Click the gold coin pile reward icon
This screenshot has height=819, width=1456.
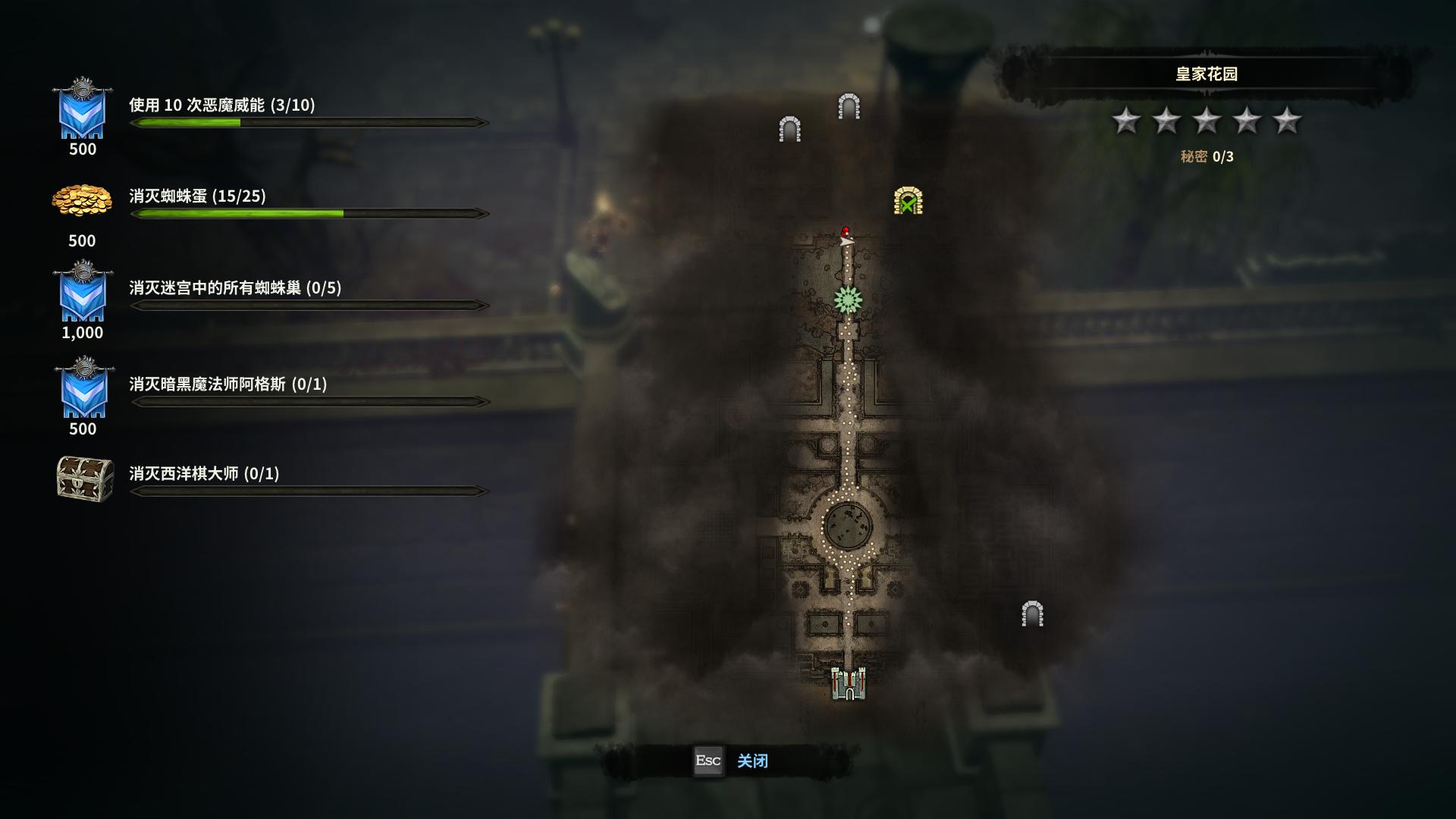click(x=82, y=201)
